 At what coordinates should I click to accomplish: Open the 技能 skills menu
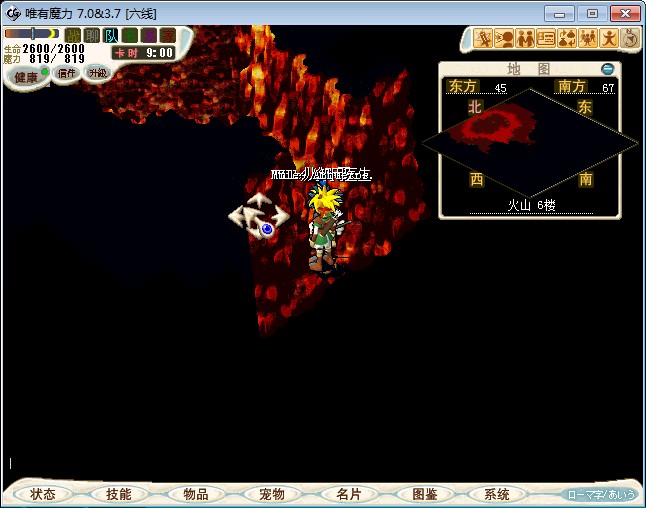point(119,494)
